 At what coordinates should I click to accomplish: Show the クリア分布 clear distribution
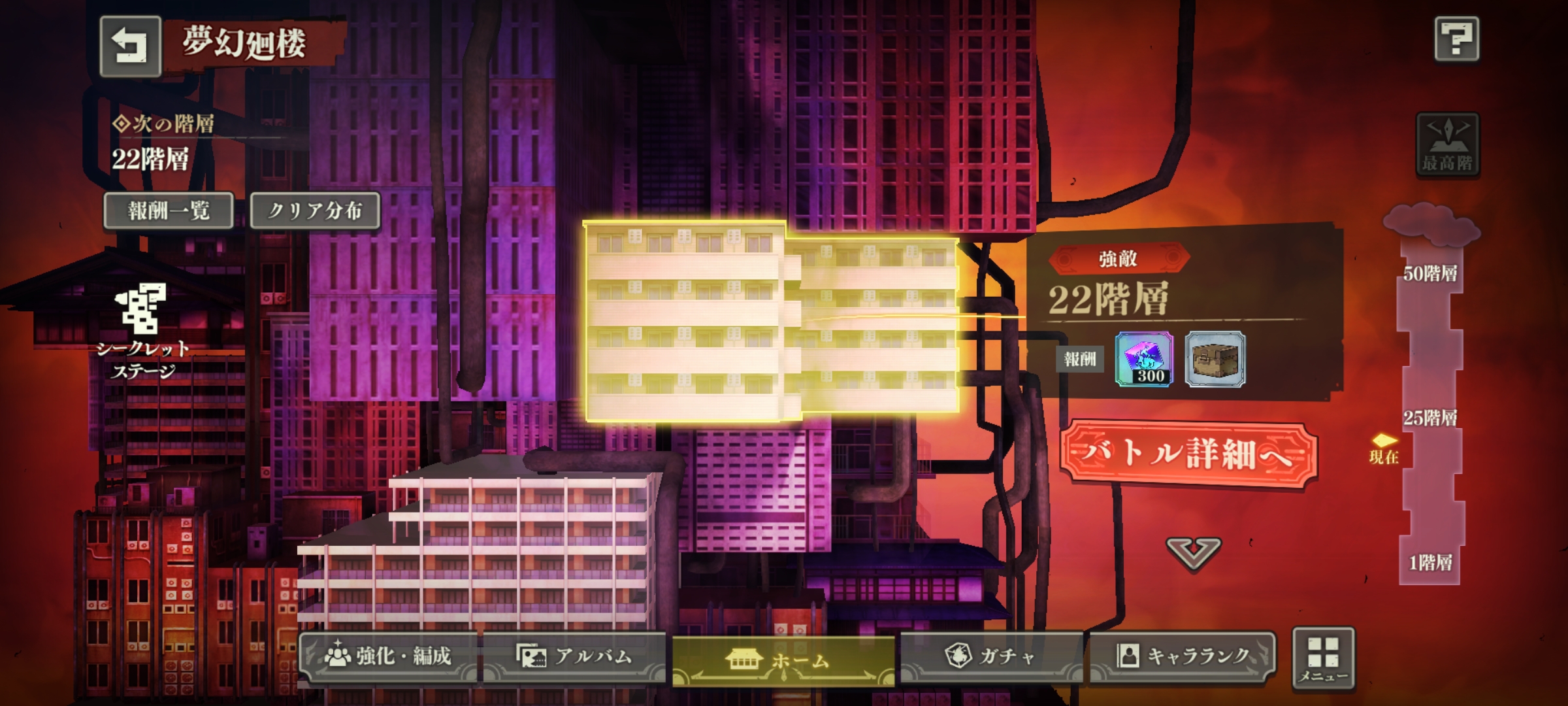[315, 210]
